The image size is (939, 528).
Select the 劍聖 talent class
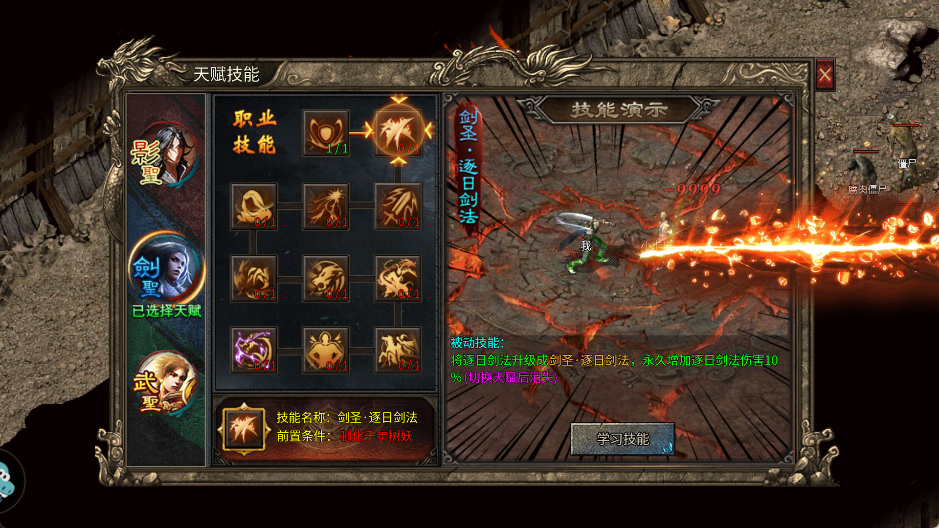(x=166, y=270)
